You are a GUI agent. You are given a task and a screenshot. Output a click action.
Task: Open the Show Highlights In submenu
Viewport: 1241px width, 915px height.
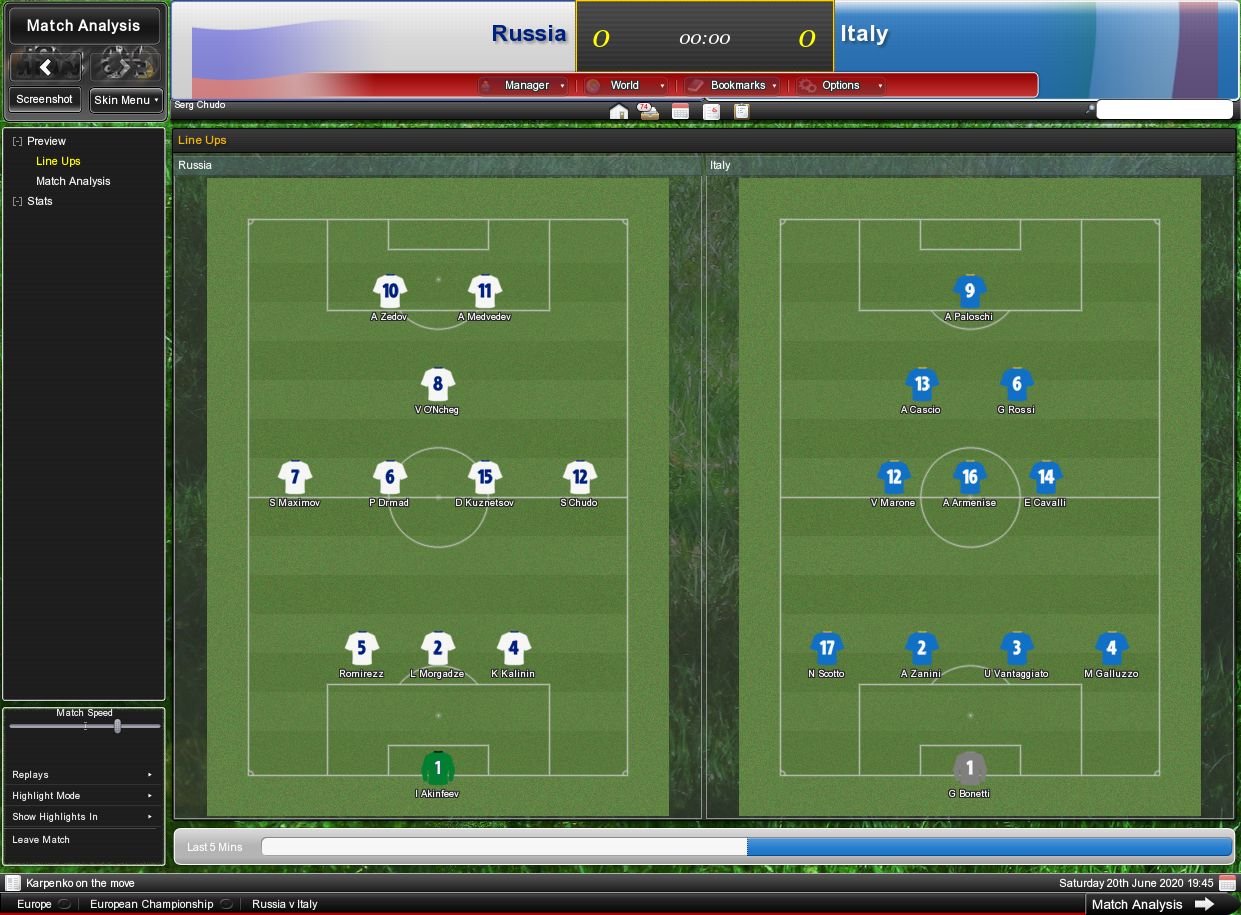[82, 817]
